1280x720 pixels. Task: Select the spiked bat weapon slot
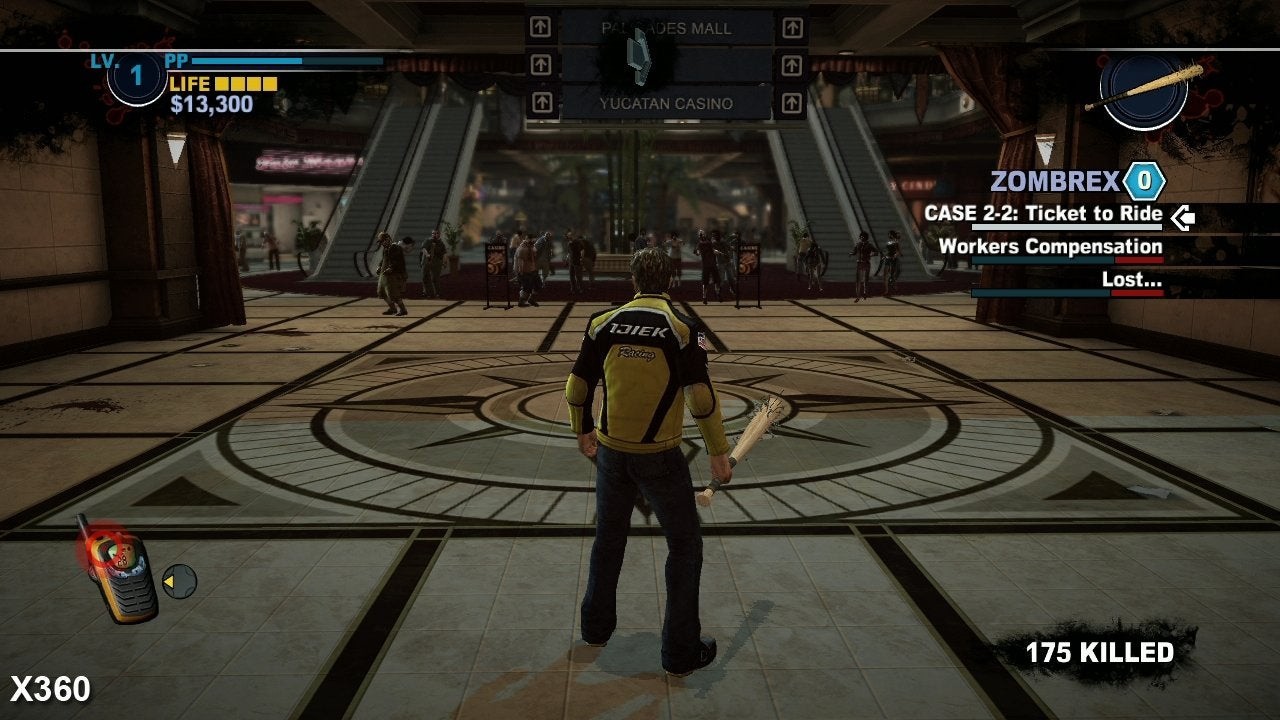click(1144, 91)
